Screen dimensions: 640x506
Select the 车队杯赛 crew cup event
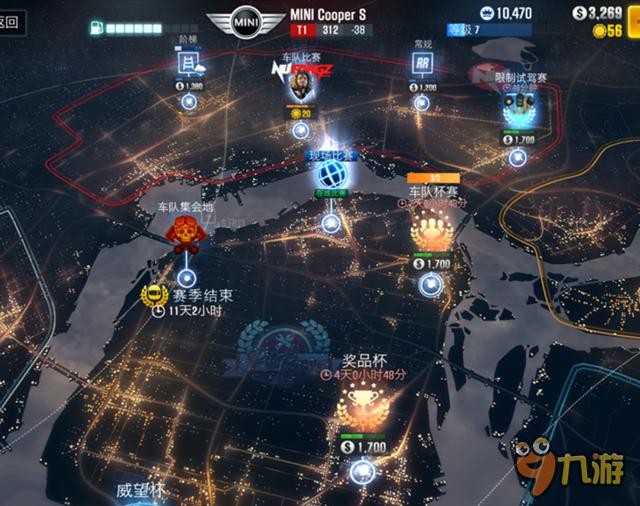[431, 233]
